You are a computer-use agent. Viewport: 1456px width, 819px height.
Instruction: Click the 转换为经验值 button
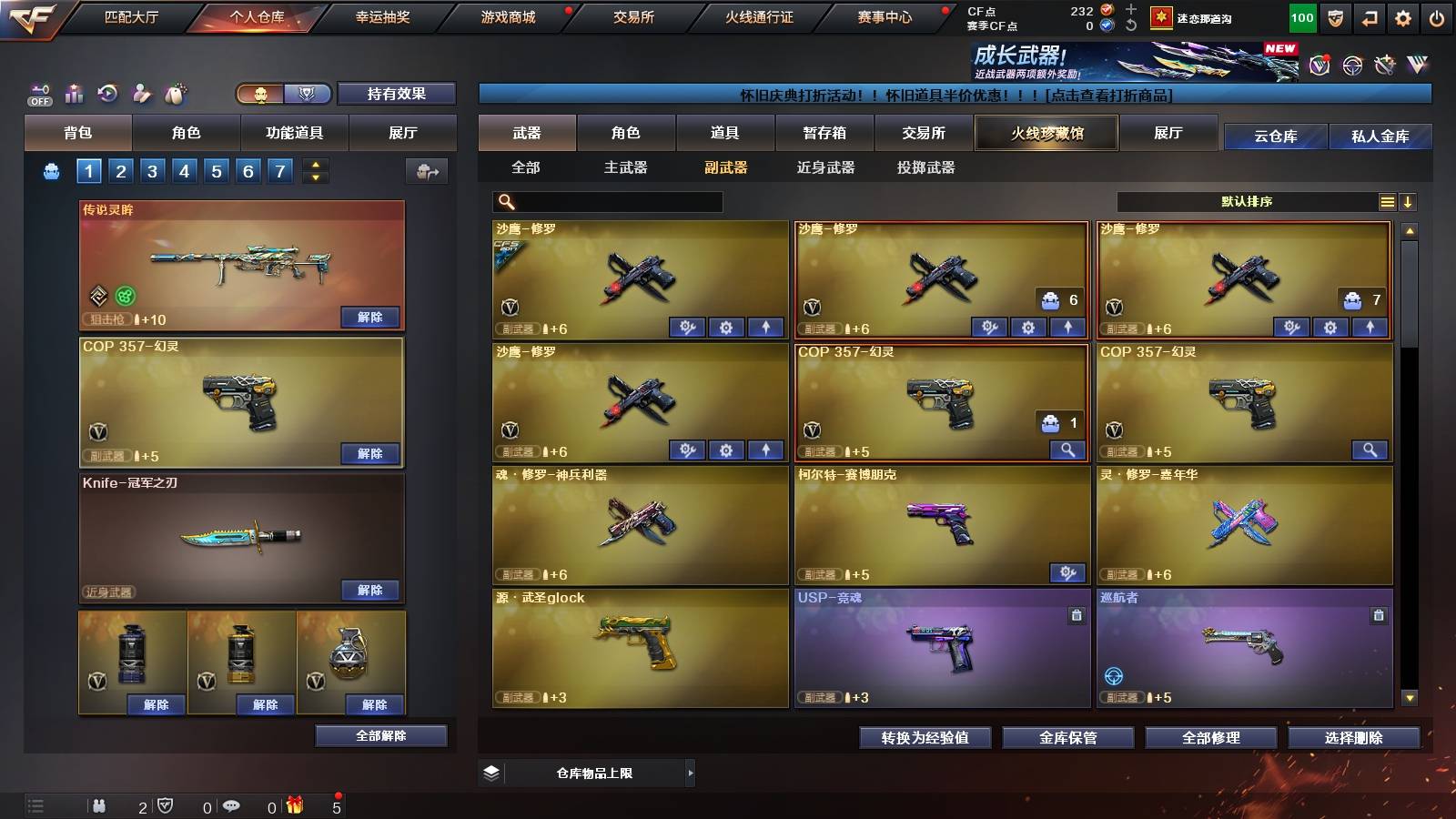point(925,738)
